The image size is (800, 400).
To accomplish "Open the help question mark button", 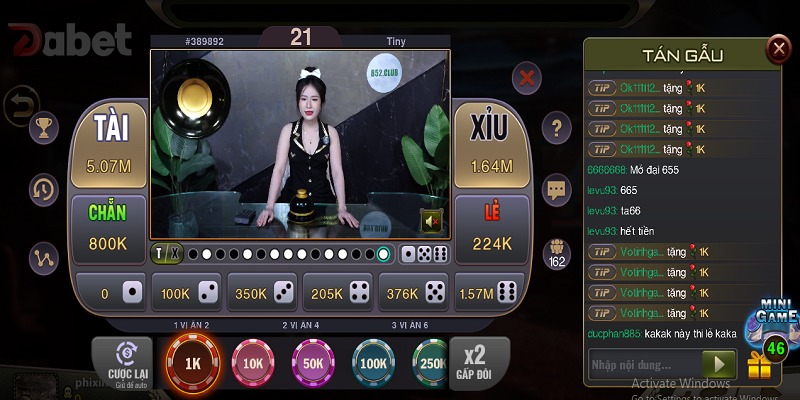I will 556,127.
